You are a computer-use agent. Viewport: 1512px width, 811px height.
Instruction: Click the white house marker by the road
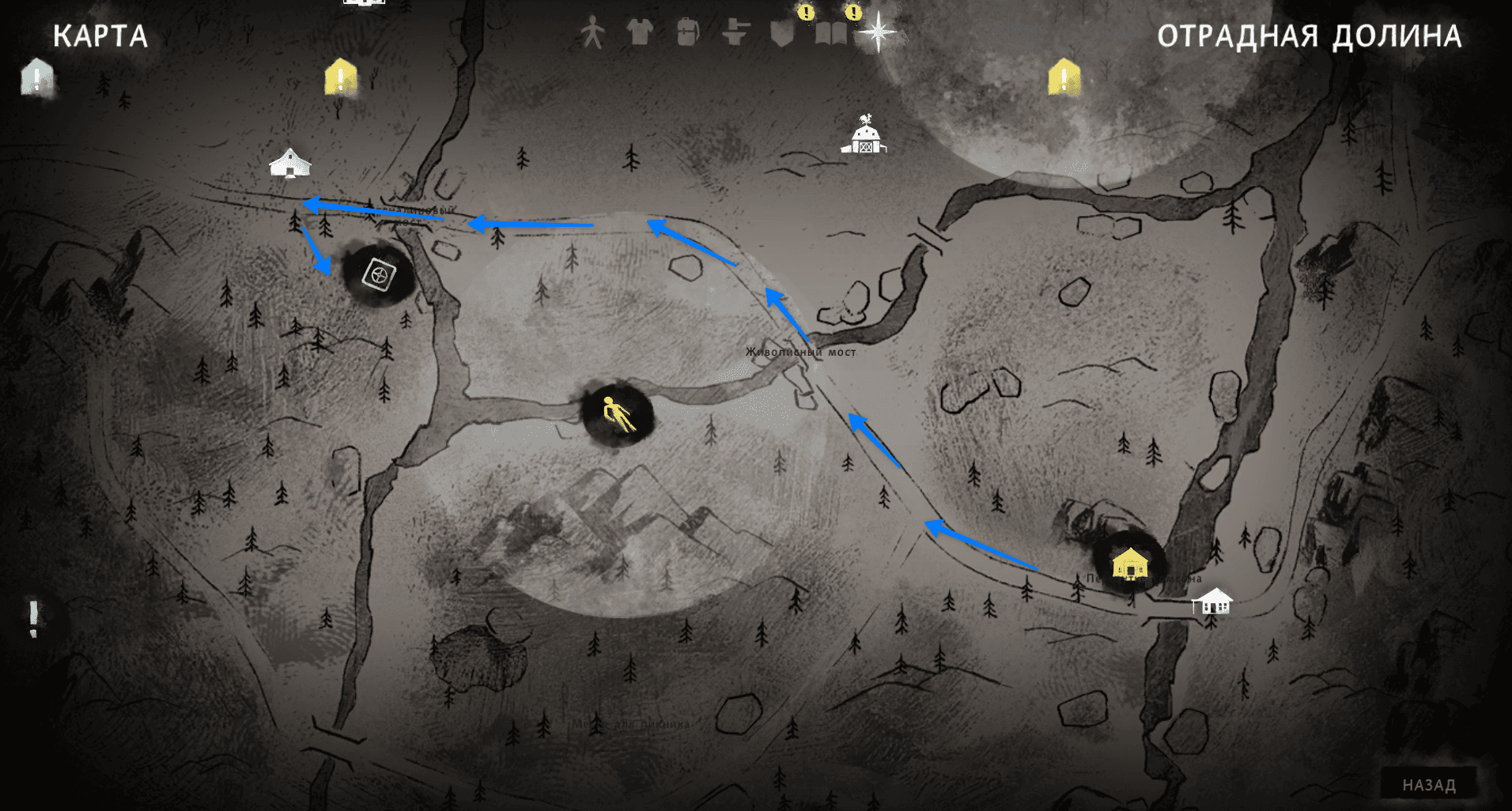1211,602
